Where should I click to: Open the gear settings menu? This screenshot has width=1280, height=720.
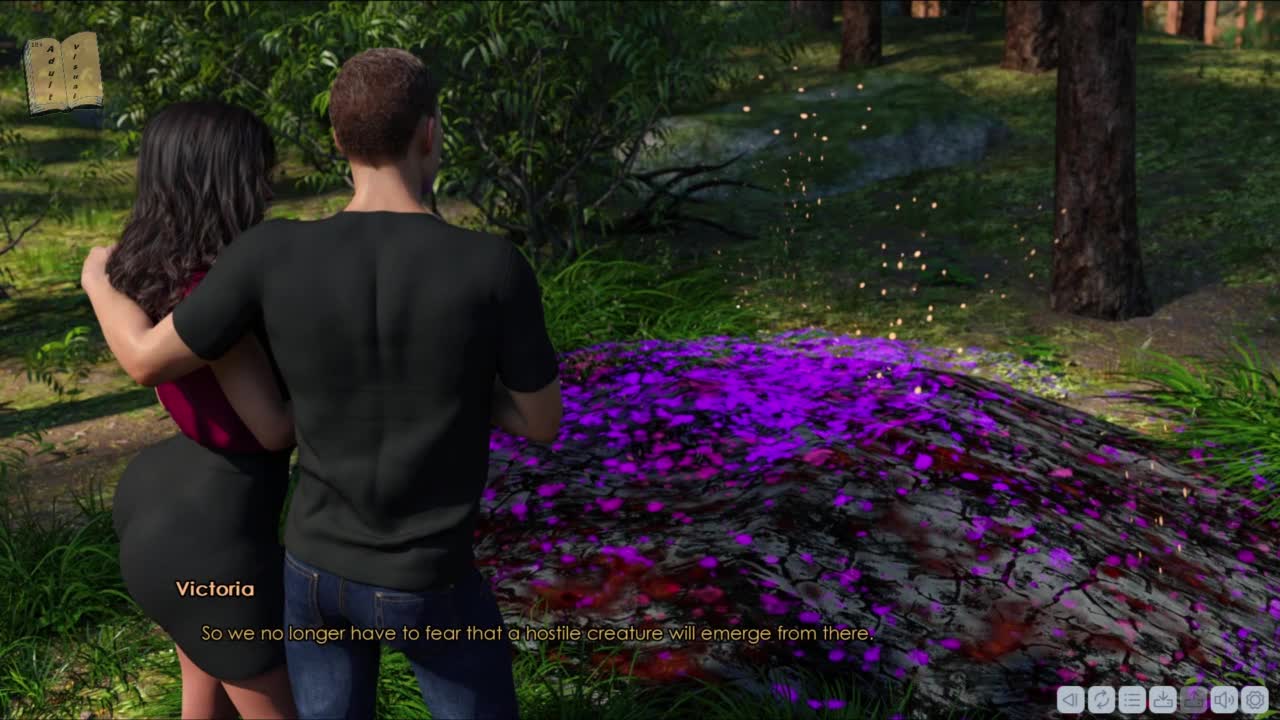1255,699
